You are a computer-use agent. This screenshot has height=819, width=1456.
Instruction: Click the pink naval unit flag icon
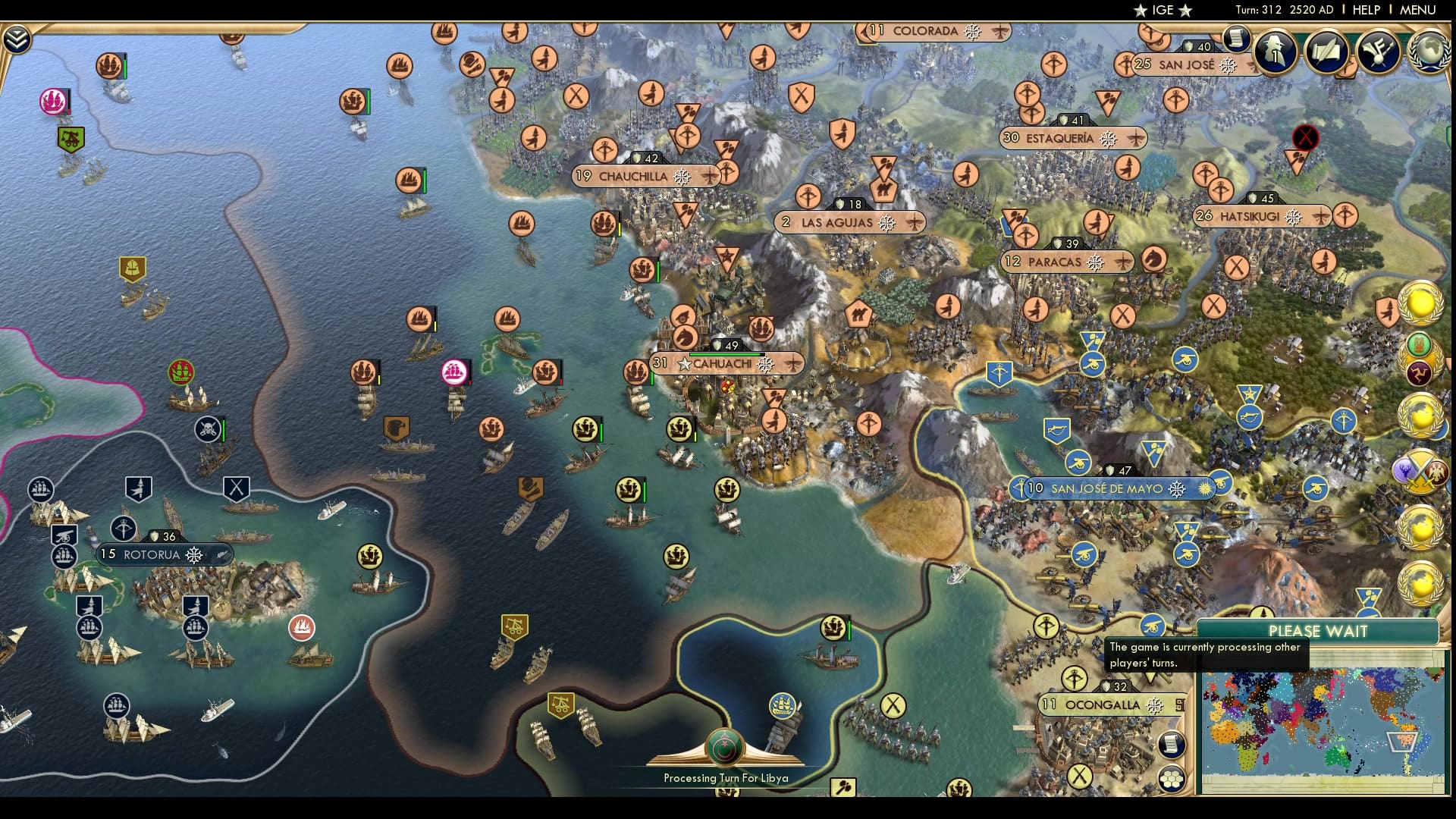click(x=455, y=372)
